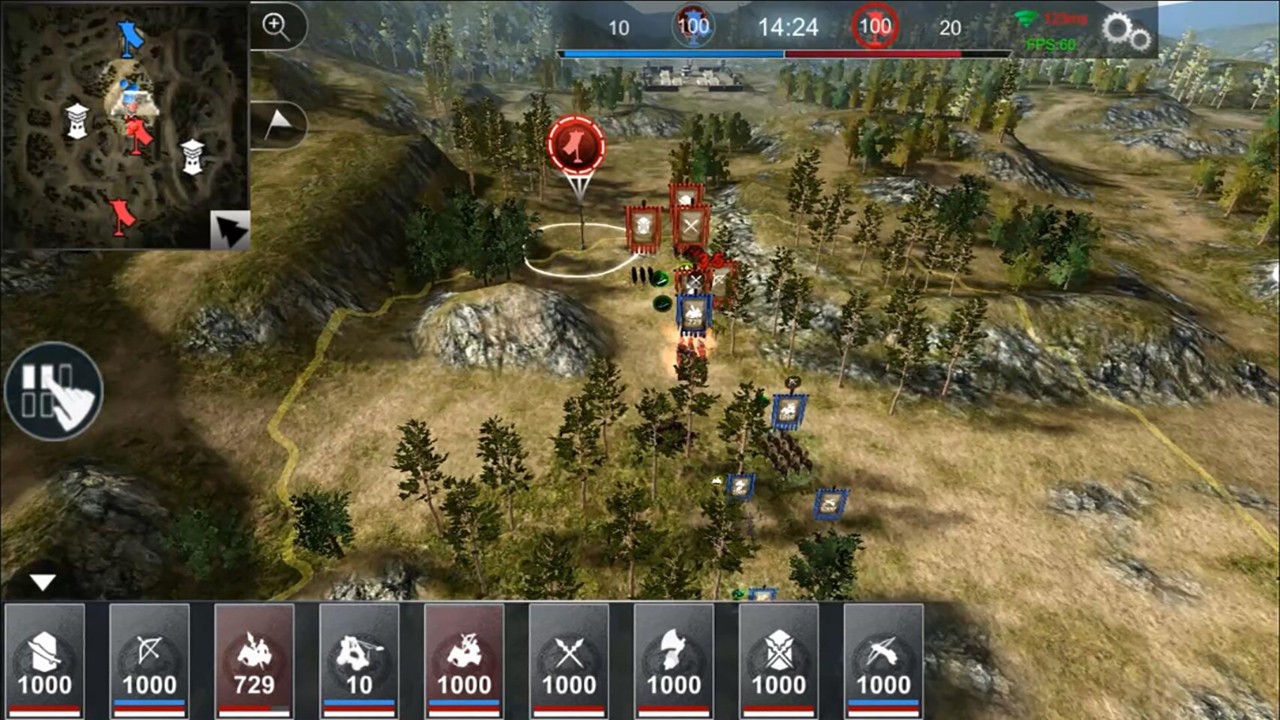
Task: Hide the unit bar with the down arrow
Action: pyautogui.click(x=42, y=582)
